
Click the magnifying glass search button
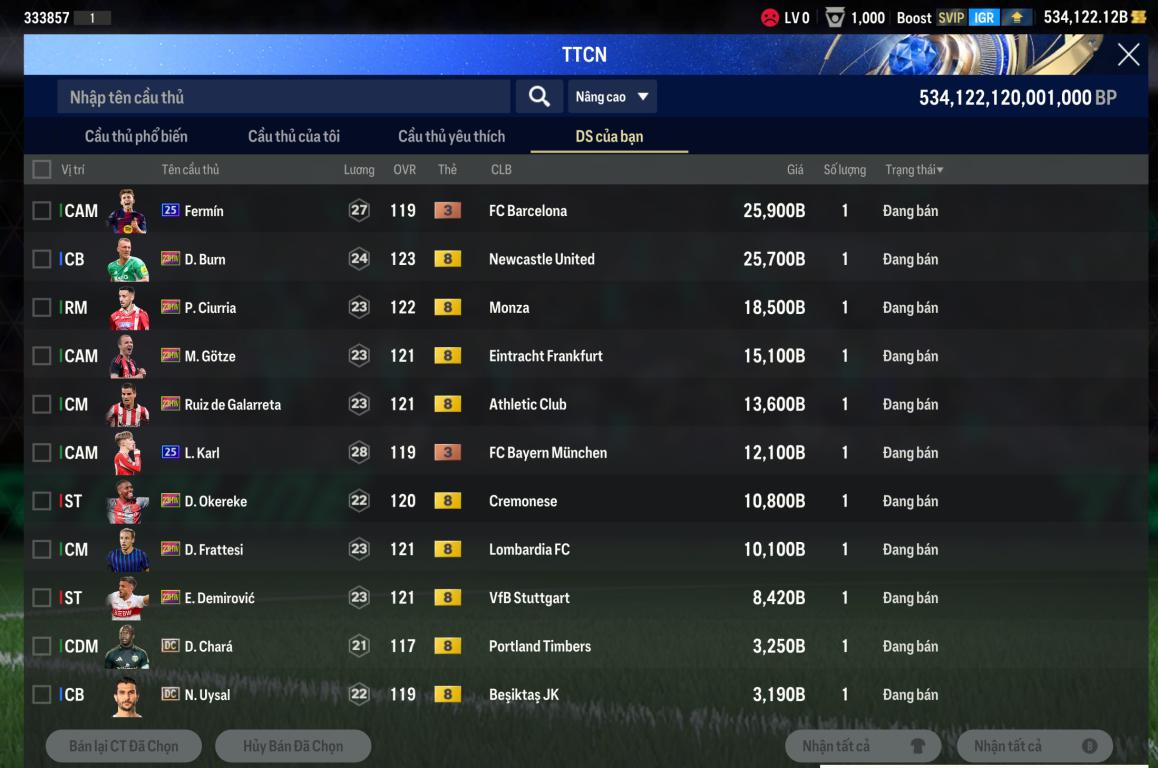[539, 97]
